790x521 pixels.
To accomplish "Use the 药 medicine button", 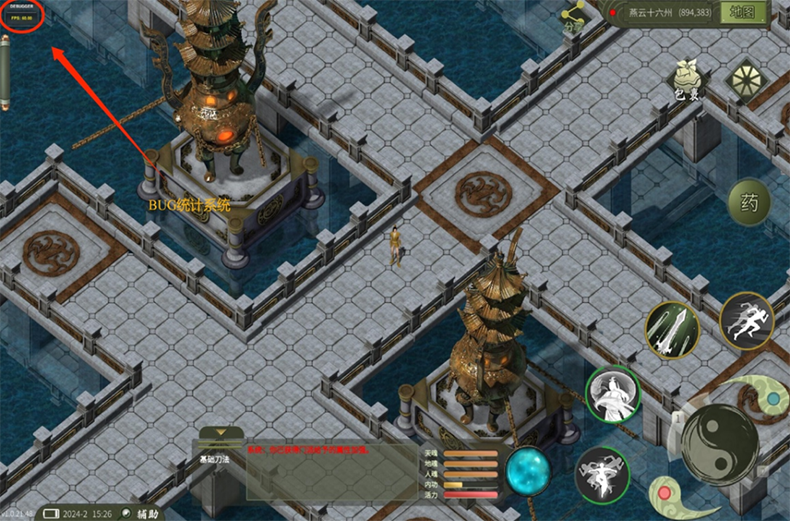I will (x=749, y=204).
